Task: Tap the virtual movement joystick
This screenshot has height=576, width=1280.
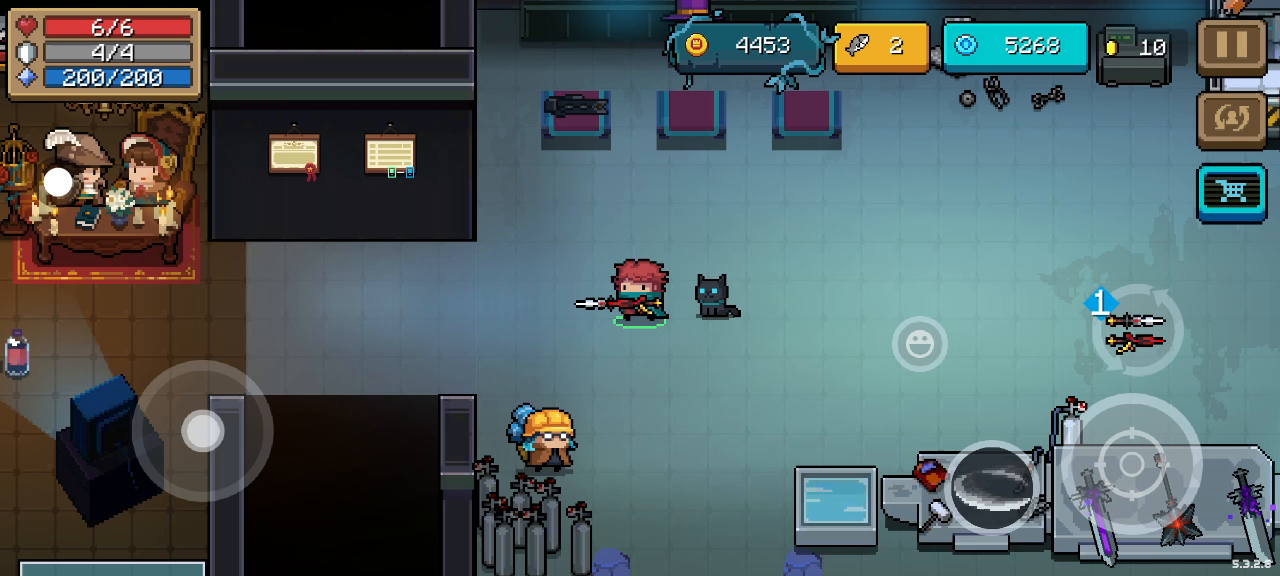Action: tap(203, 431)
